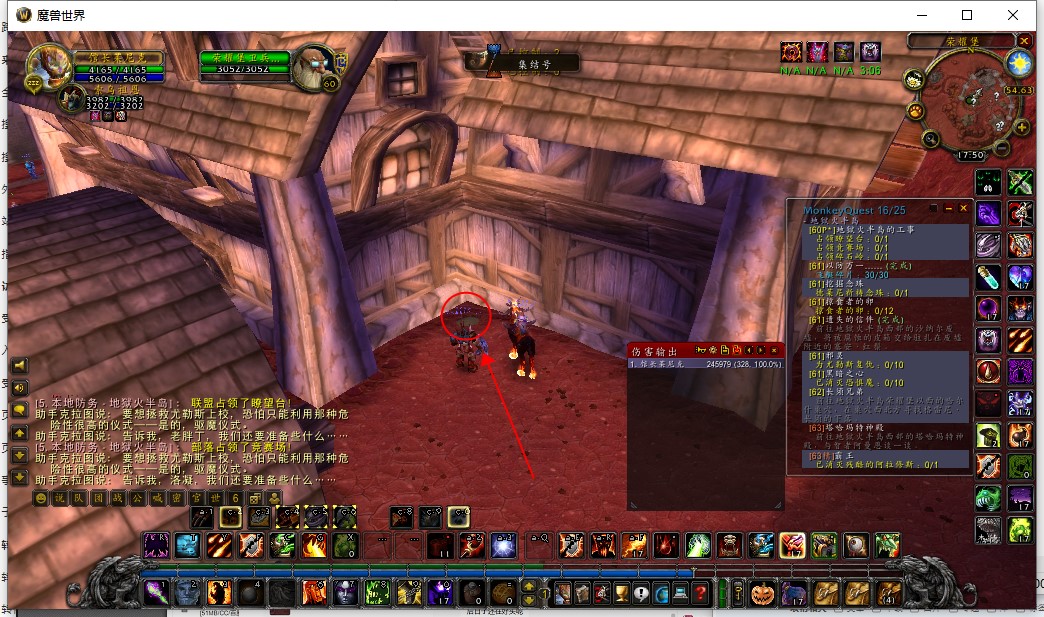Image resolution: width=1044 pixels, height=617 pixels.
Task: Close the 伤害输出 damage meter window
Action: click(773, 350)
